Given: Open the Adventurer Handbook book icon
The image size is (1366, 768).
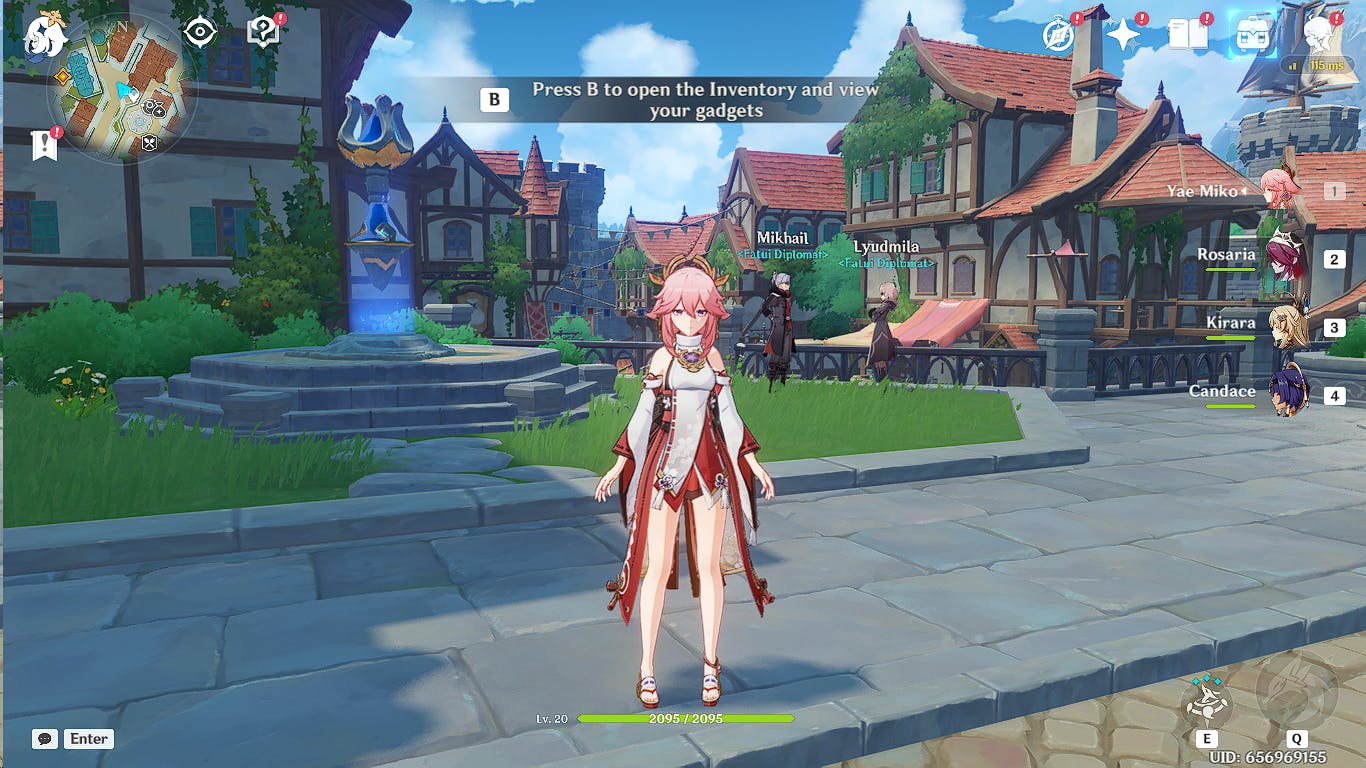Looking at the screenshot, I should 1188,34.
